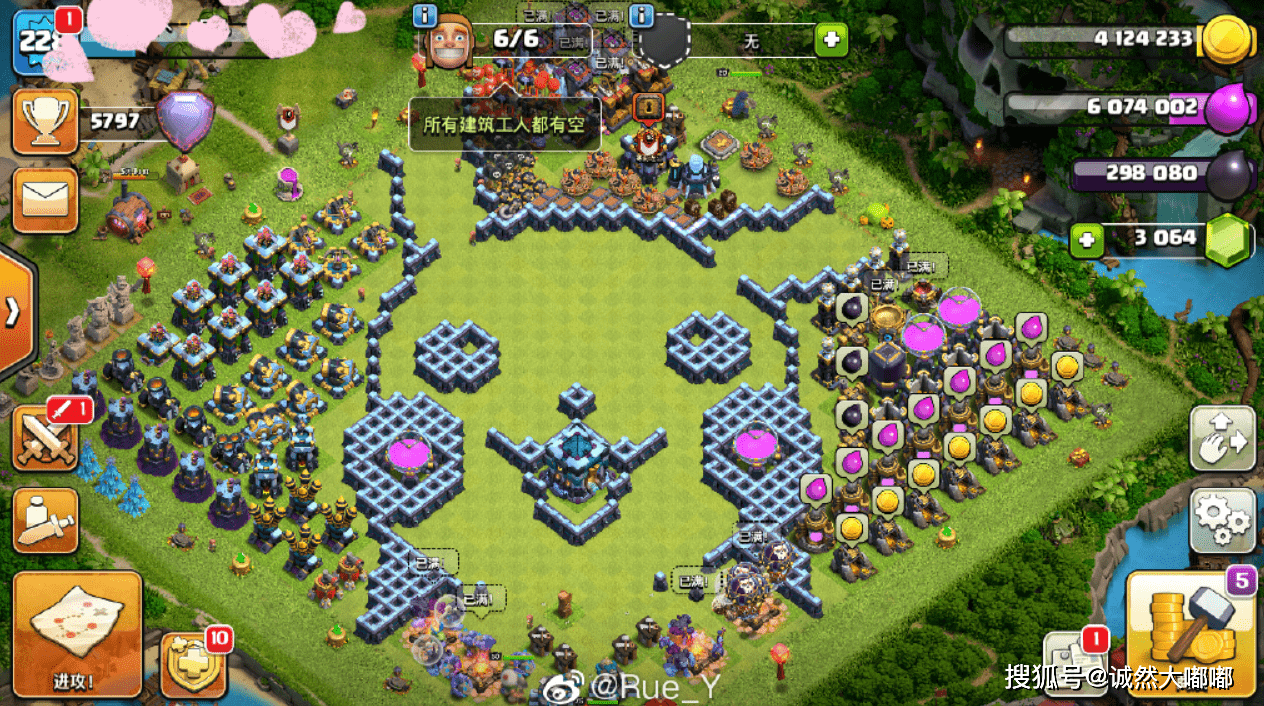Show builder info via the blue i icon
This screenshot has width=1264, height=706.
tap(425, 16)
